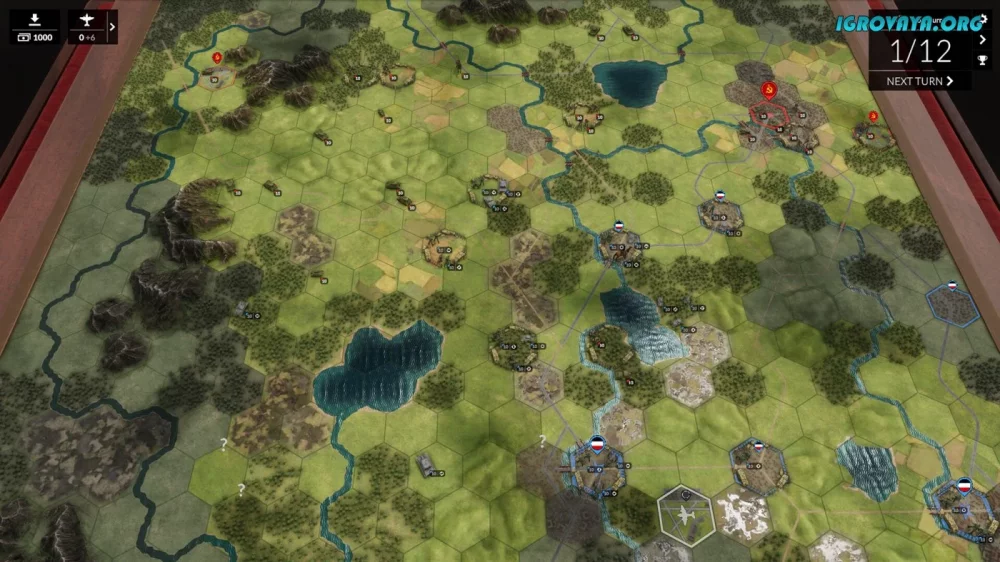Screen dimensions: 1000x562
Task: Click the arrow below the settings gear
Action: tap(983, 40)
